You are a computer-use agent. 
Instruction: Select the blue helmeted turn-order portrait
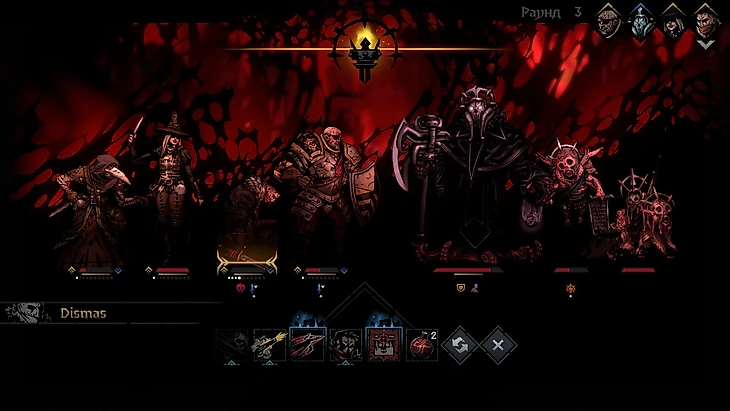tap(640, 19)
